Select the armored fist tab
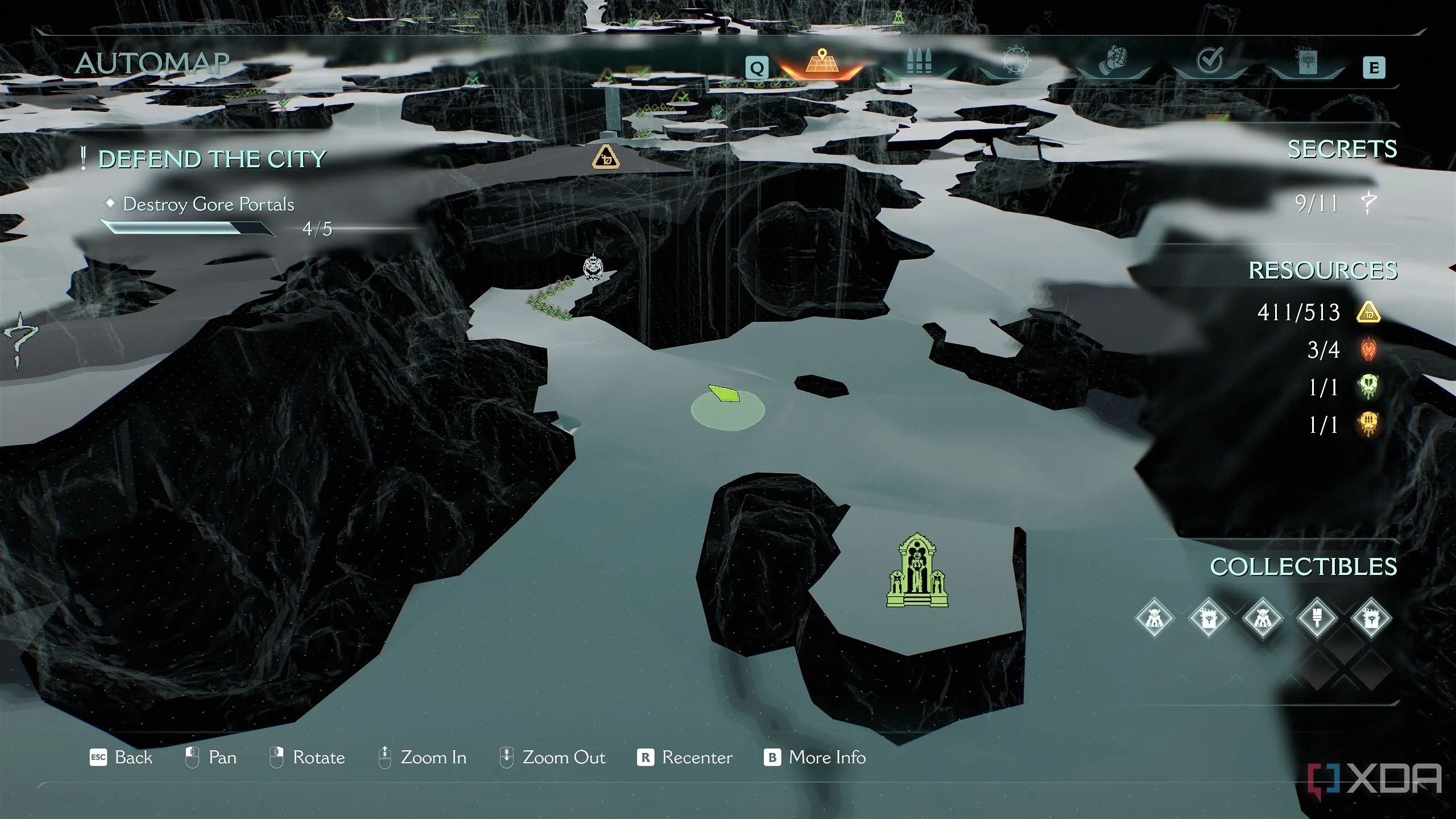Screen dimensions: 1456x819 (1112, 62)
